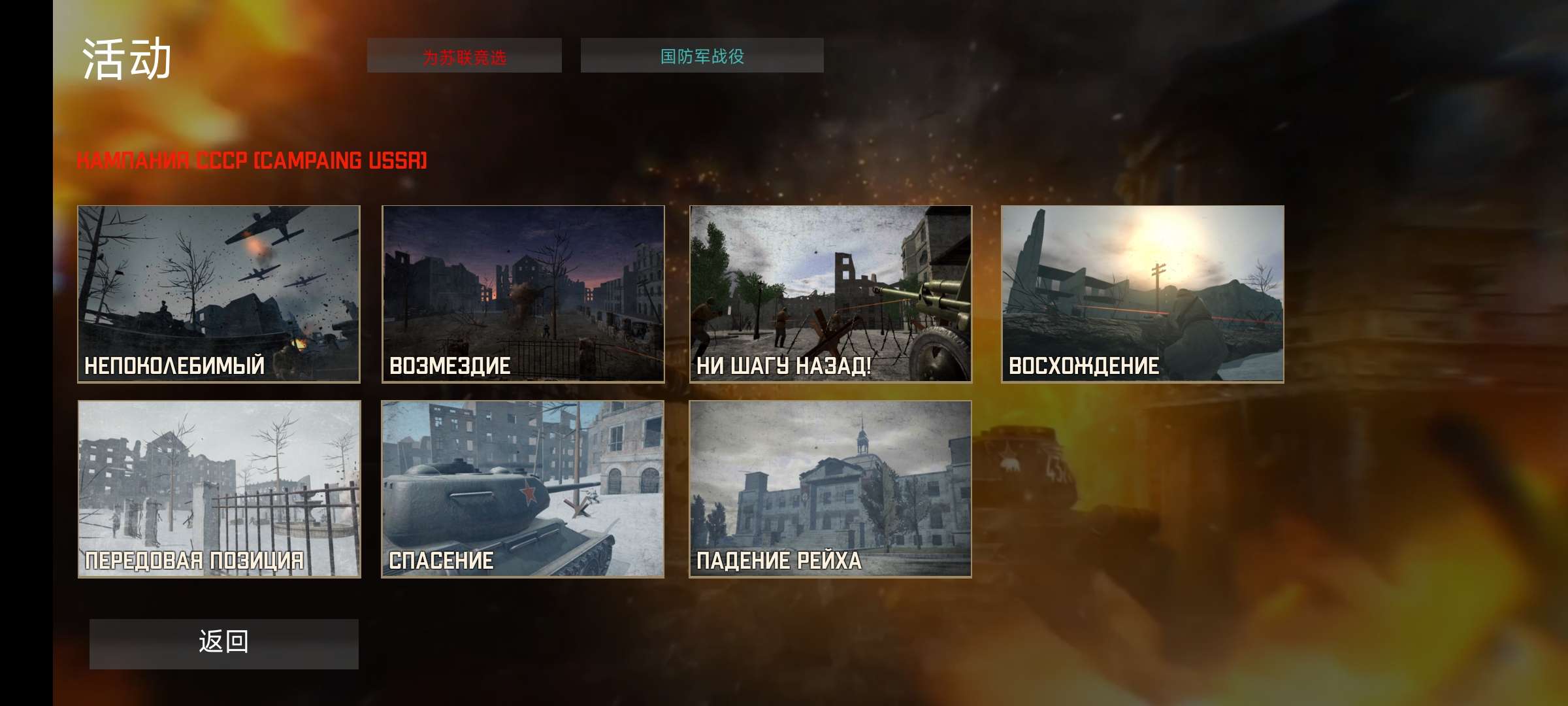Click the 返回 back button
The image size is (1568, 706).
223,643
